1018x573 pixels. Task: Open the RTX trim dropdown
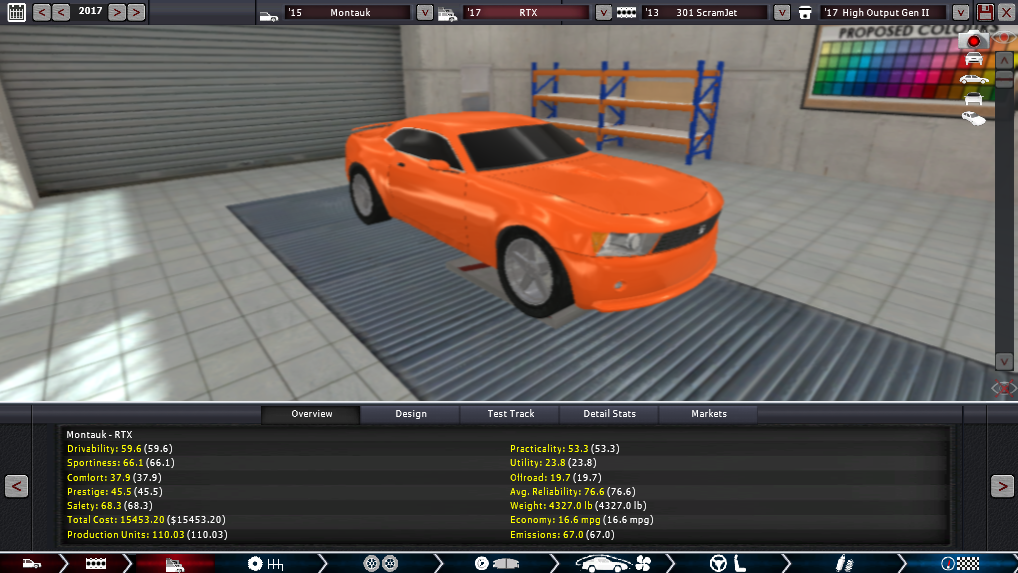click(x=603, y=13)
